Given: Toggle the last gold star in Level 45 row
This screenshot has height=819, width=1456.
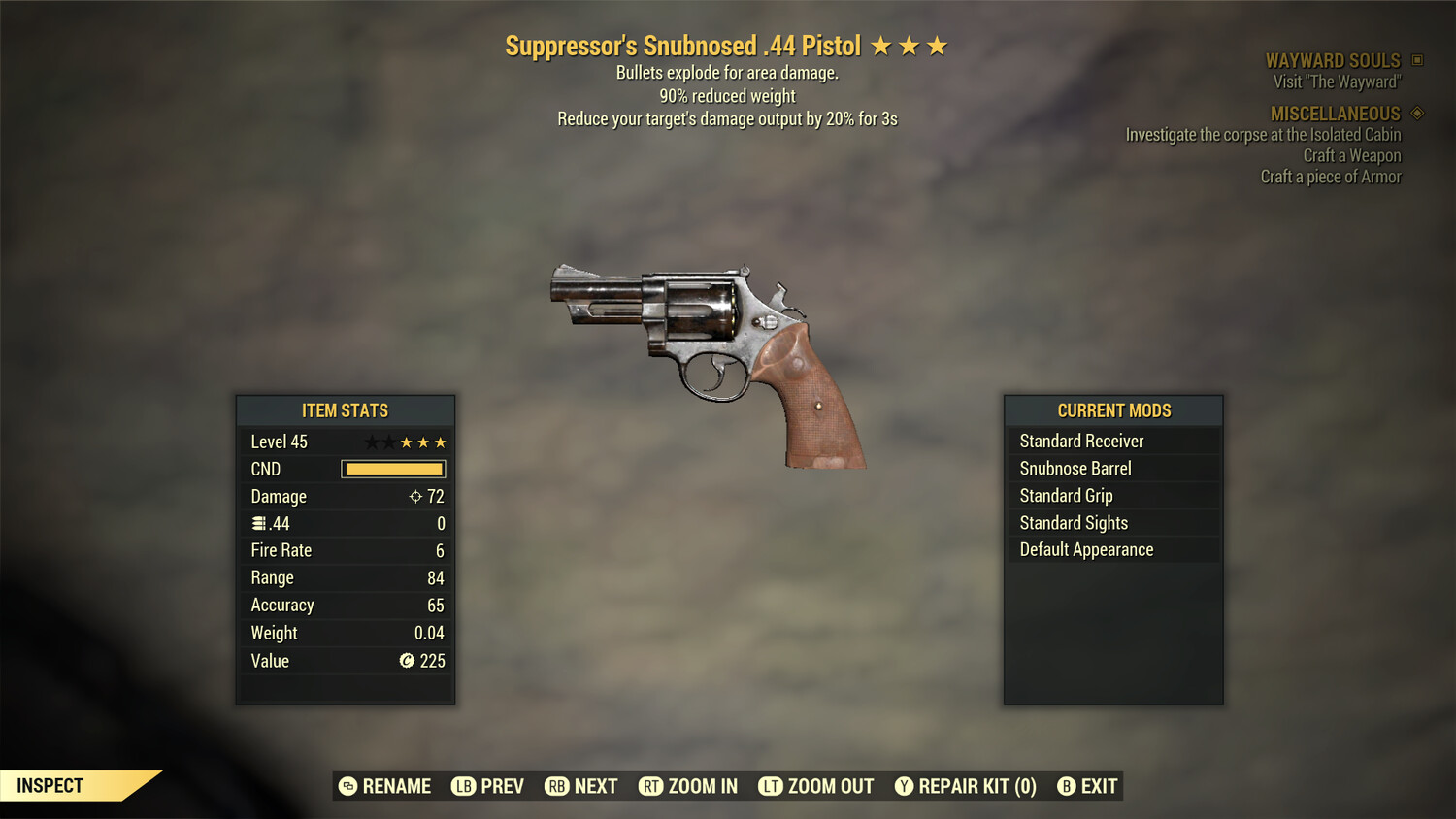Looking at the screenshot, I should tap(440, 442).
